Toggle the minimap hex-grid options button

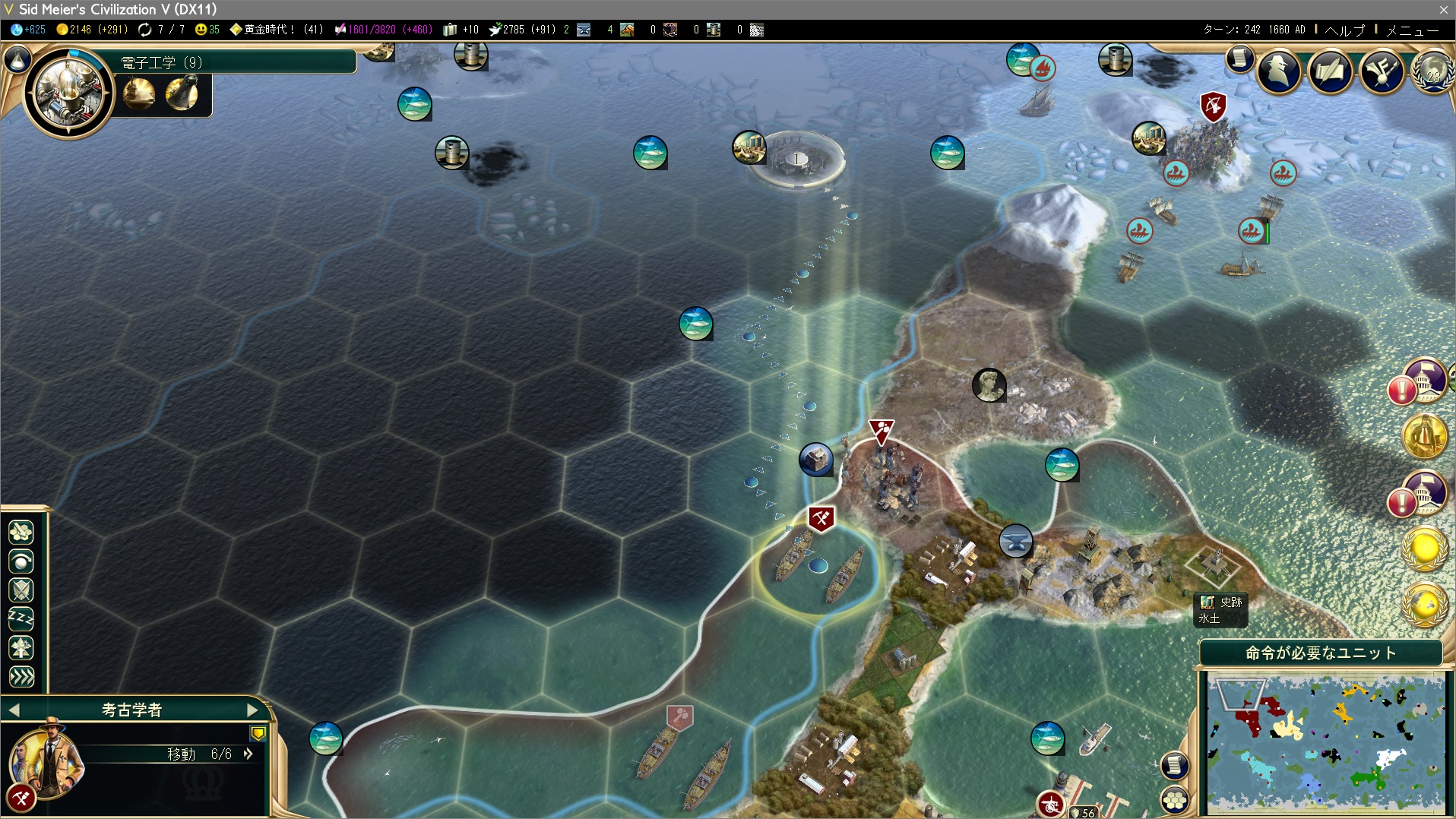click(x=1174, y=800)
